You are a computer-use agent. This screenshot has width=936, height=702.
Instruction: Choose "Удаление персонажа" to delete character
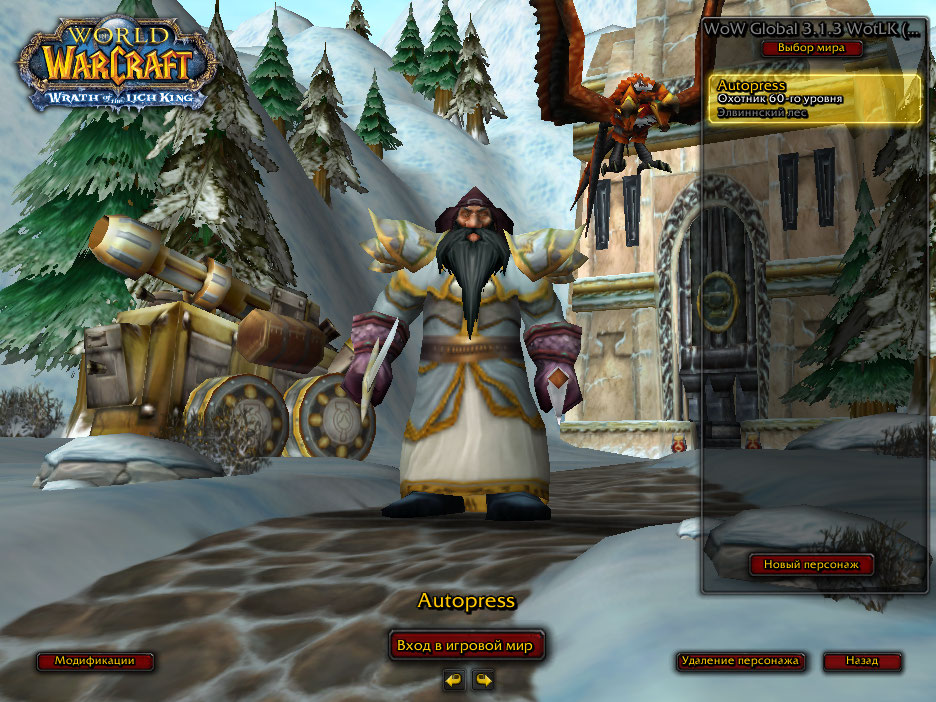tap(740, 661)
